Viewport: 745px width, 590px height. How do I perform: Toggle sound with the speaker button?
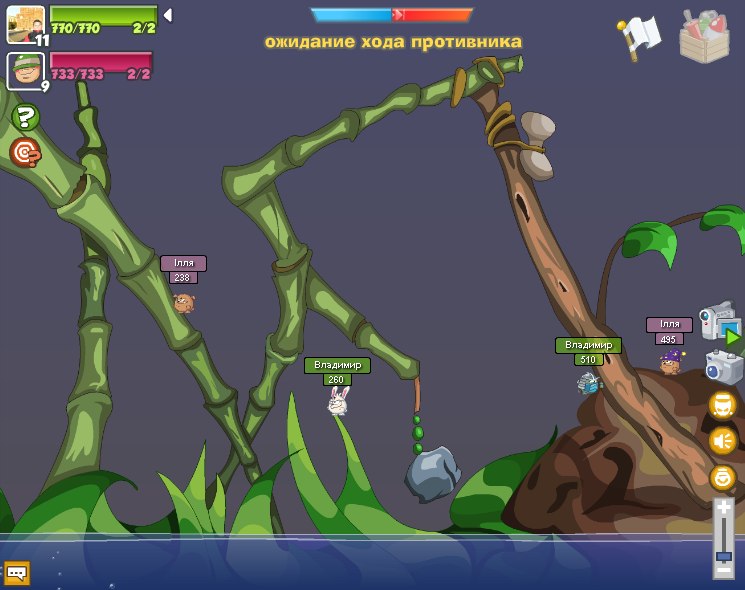pyautogui.click(x=722, y=441)
